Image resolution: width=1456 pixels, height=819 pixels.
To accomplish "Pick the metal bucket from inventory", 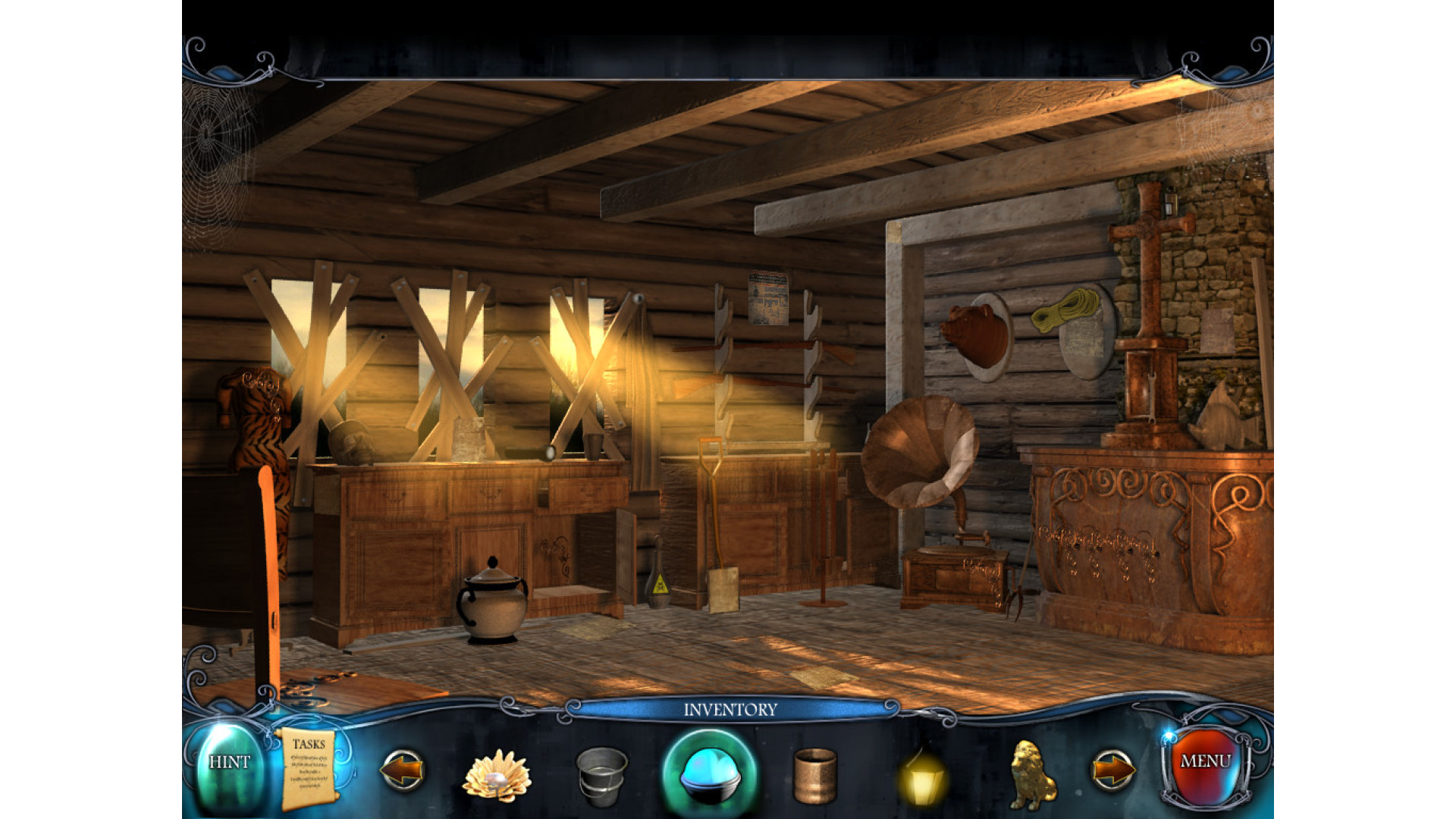I will (x=601, y=776).
